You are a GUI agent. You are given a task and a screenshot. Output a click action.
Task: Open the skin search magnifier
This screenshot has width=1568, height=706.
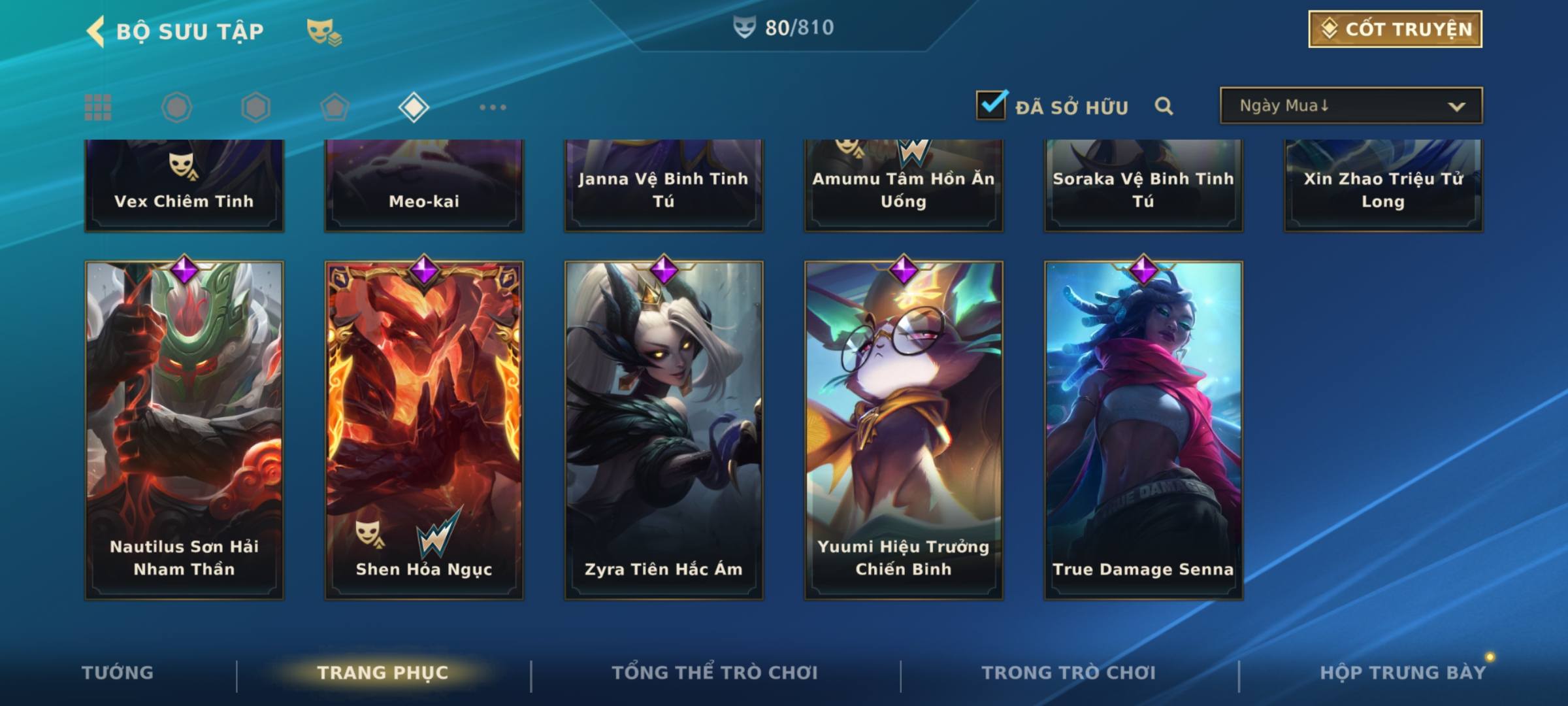point(1164,106)
